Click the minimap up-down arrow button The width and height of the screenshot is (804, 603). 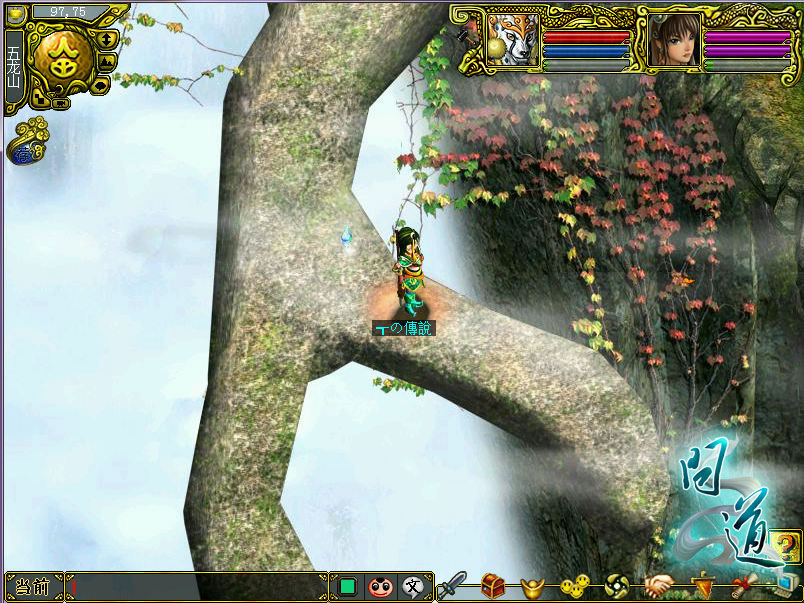click(x=107, y=39)
